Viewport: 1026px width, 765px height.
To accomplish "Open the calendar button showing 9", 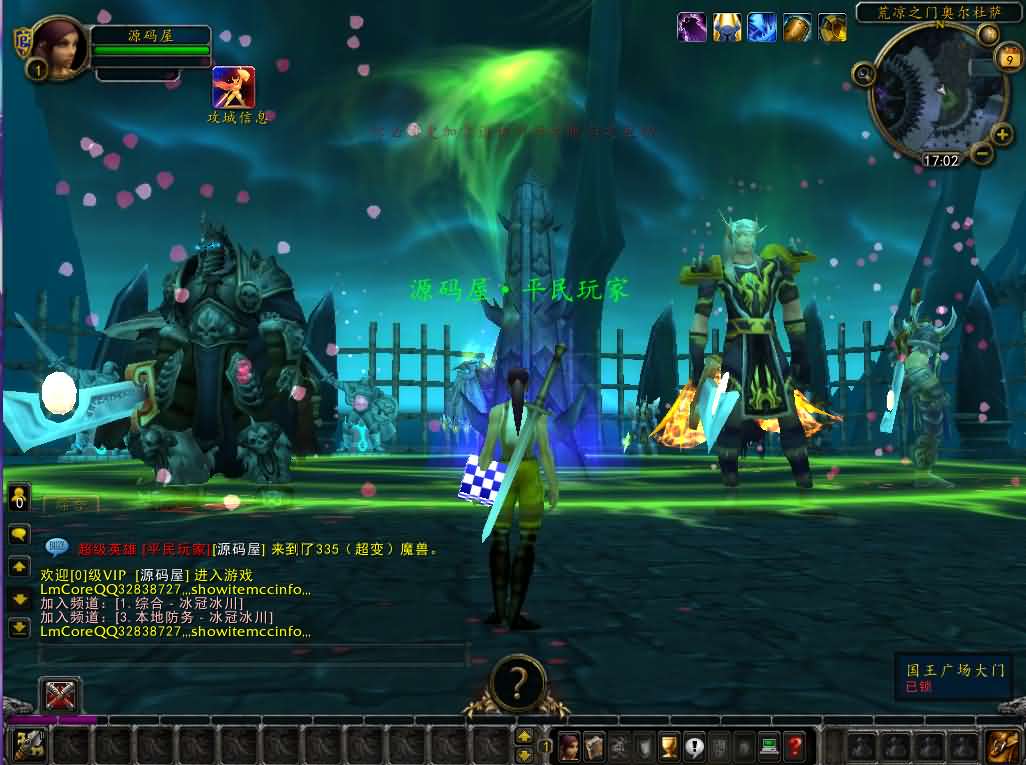I will [x=1008, y=62].
